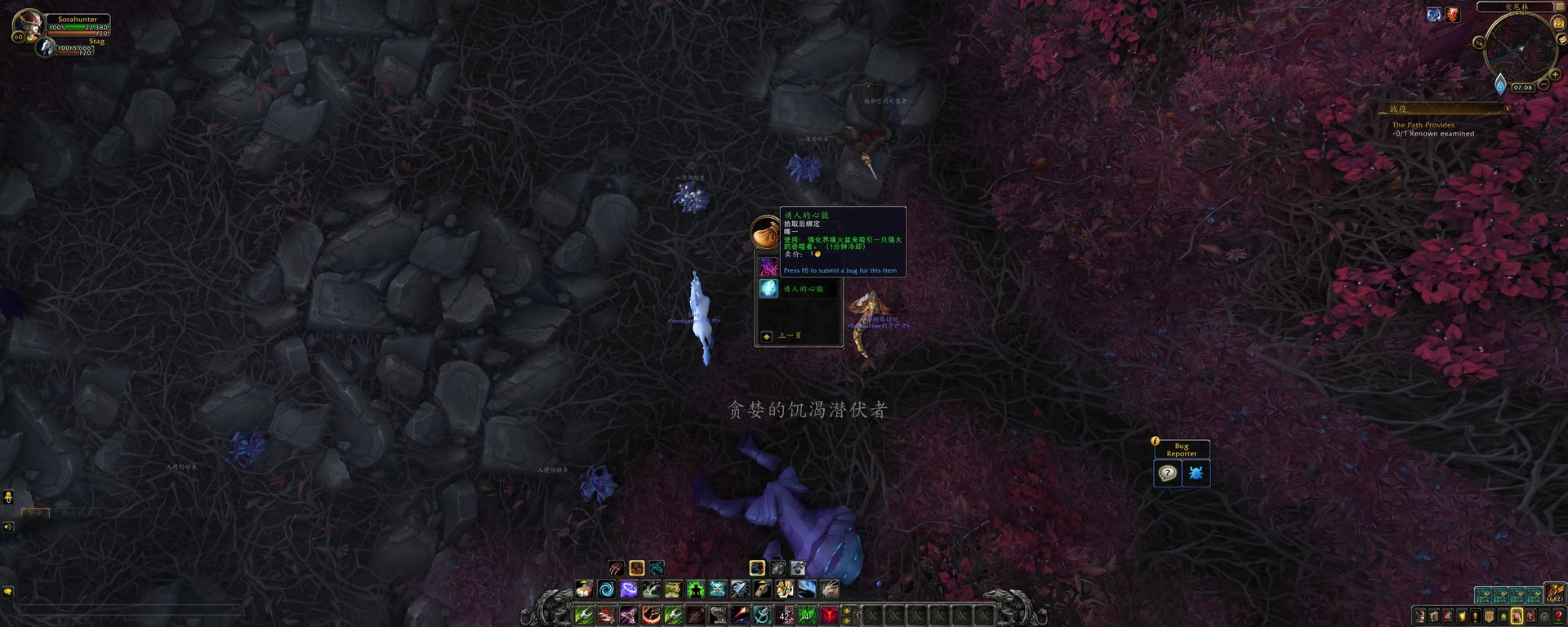Click the item stack showing 42 on the action bar
Screen dimensions: 1568x627
click(783, 614)
